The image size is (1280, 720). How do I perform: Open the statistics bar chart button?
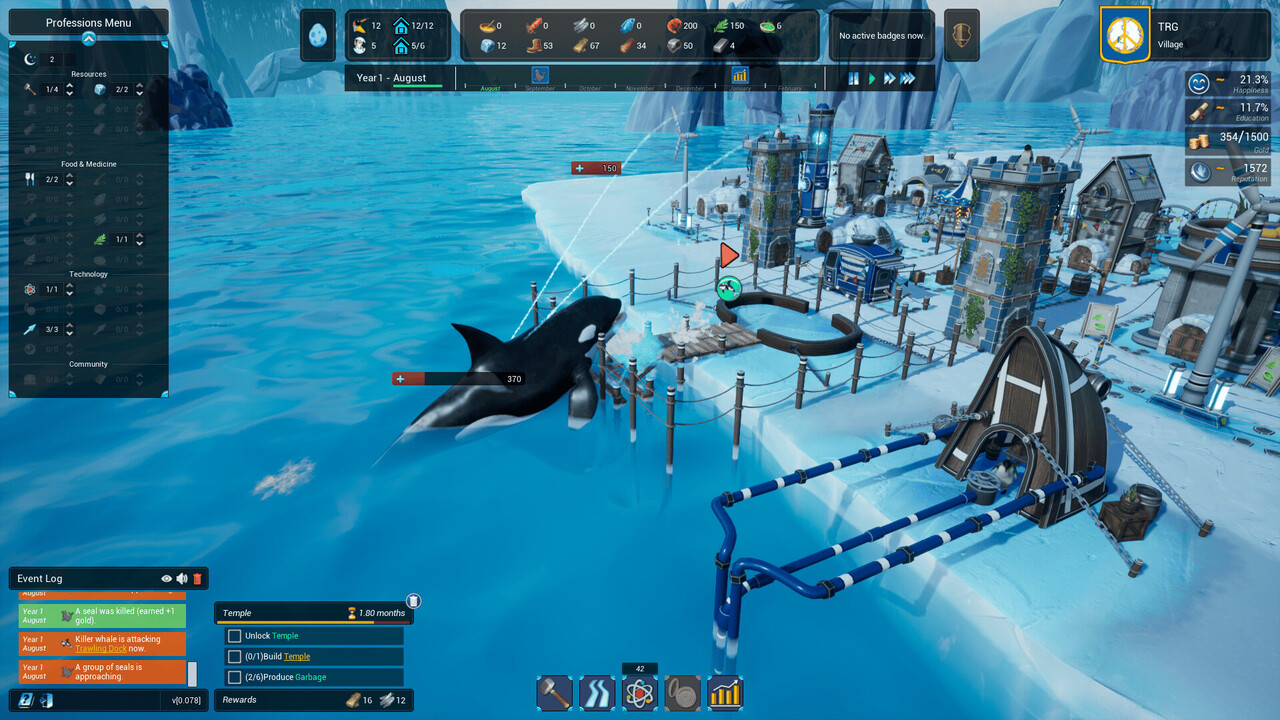[x=725, y=692]
